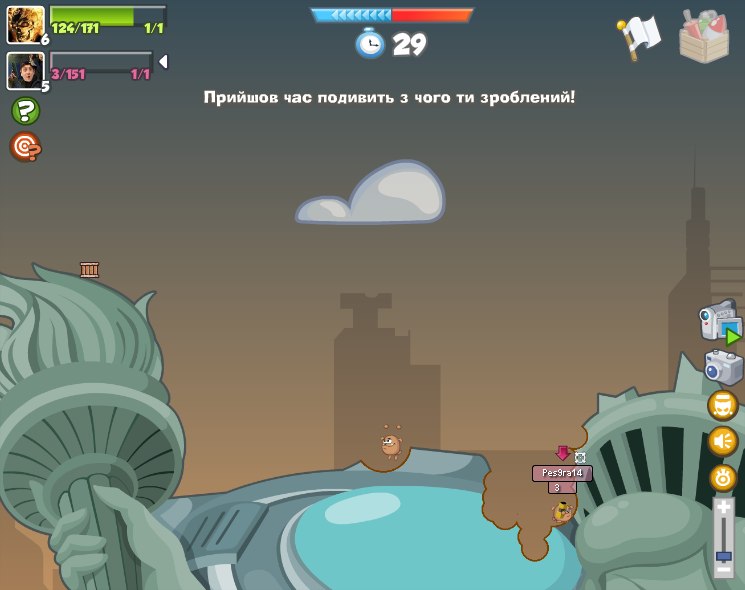Zoom out with the minus button

723,568
